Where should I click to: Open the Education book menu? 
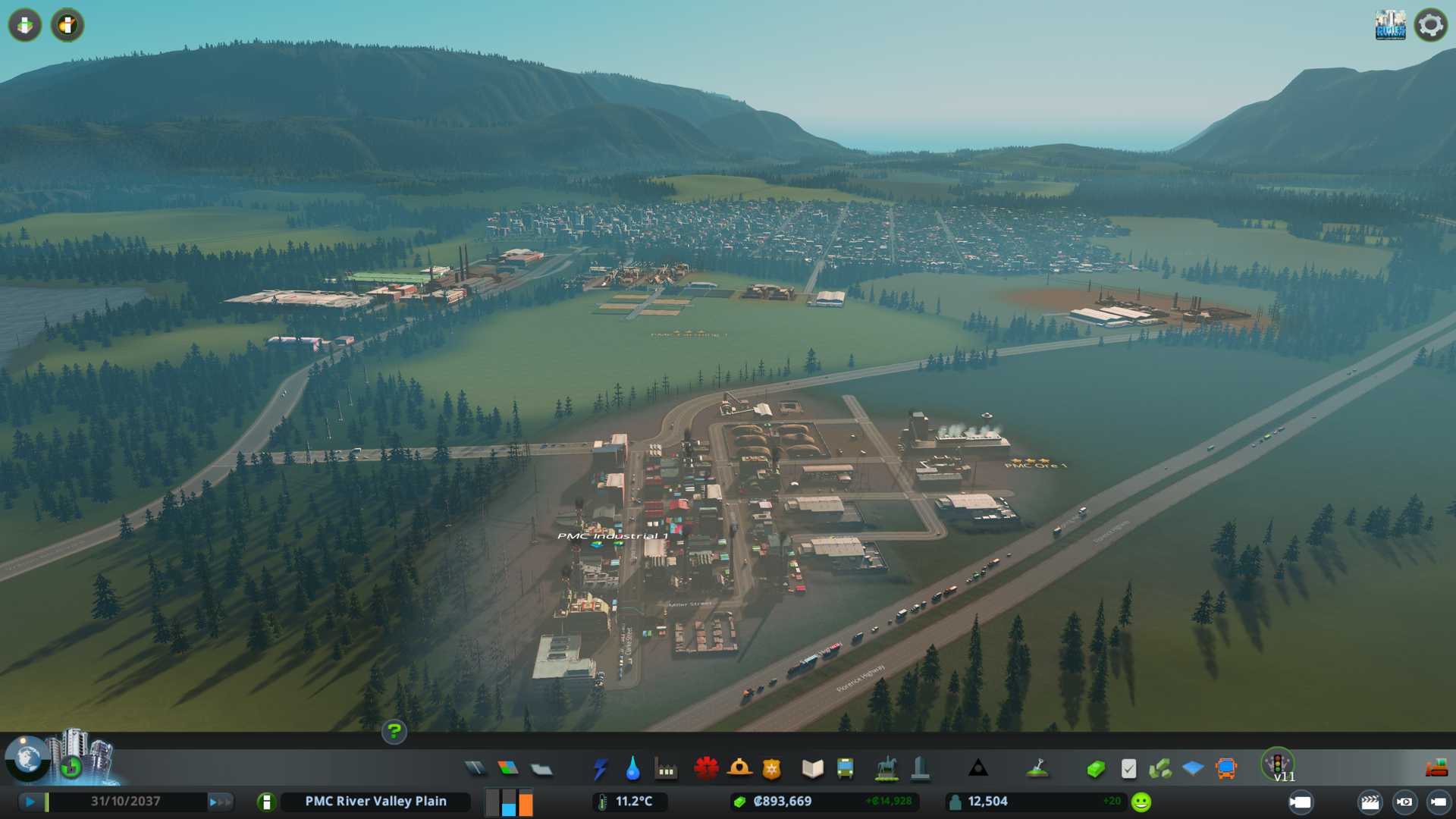tap(812, 769)
